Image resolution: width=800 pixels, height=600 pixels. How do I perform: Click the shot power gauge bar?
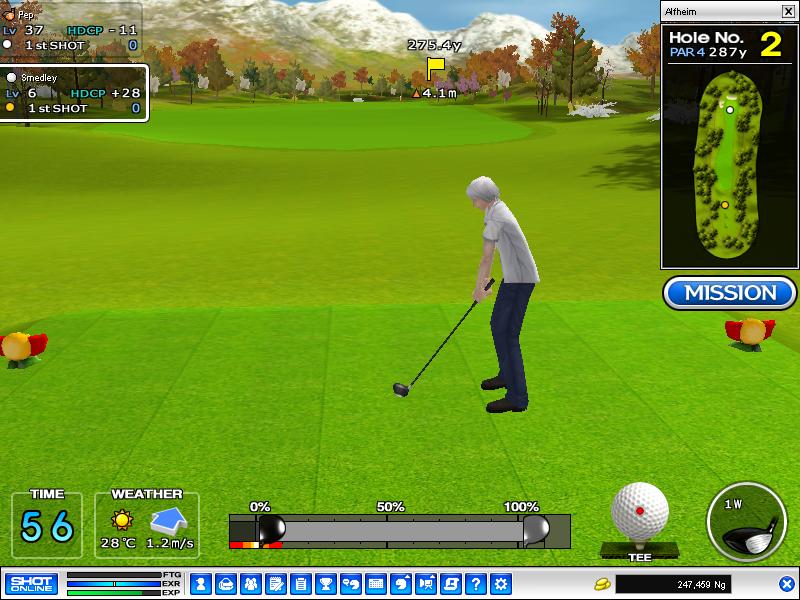tap(400, 528)
